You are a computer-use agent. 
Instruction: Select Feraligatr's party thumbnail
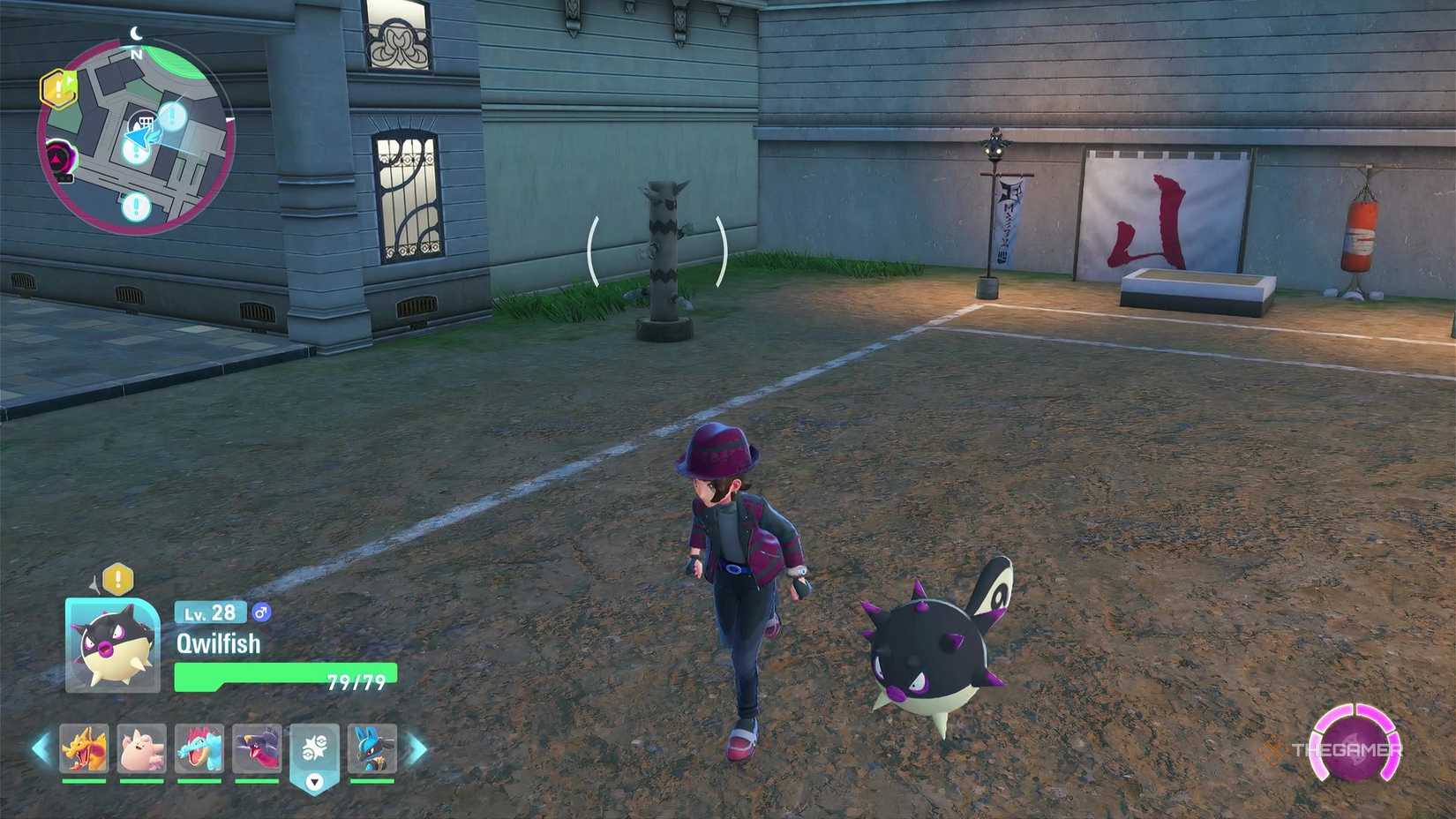point(199,749)
